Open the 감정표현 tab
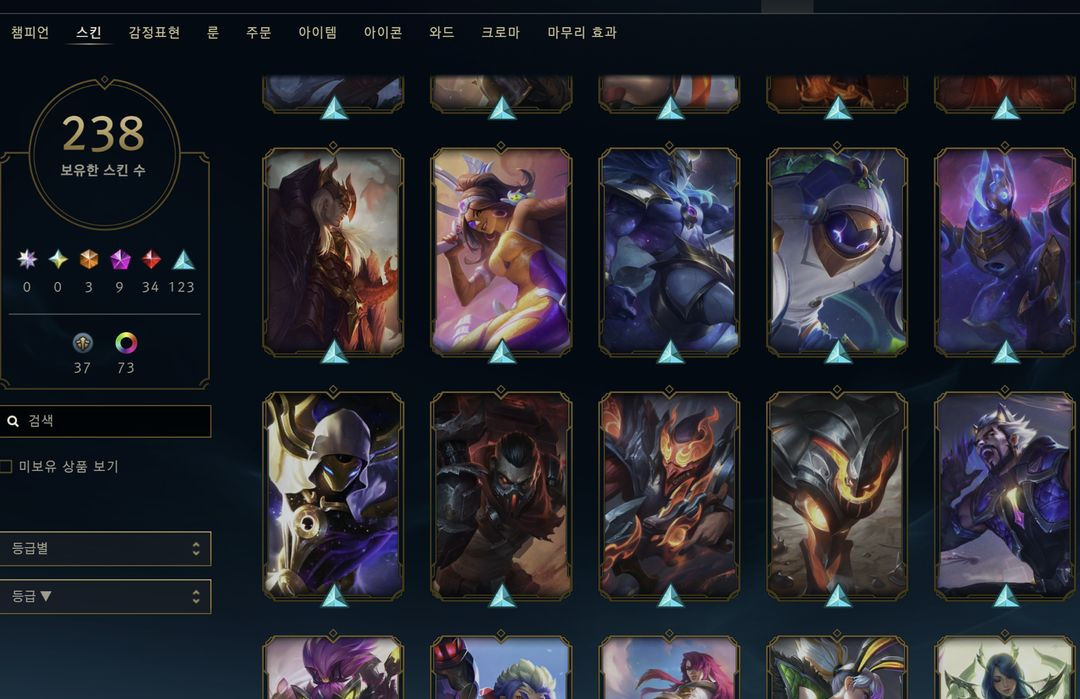 pyautogui.click(x=154, y=33)
